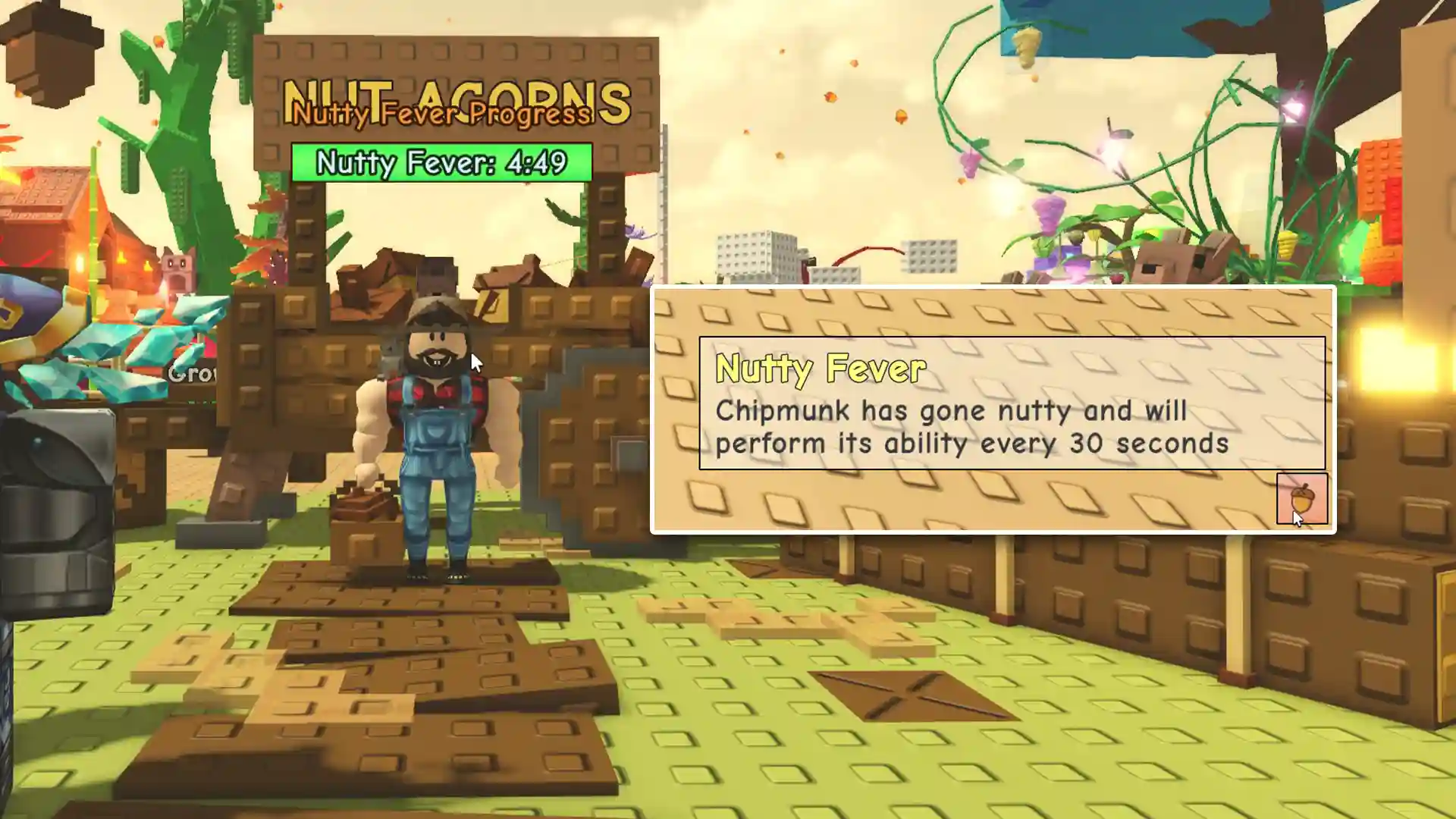
Task: Click the acorn Nutty Fever buff icon
Action: 1301,499
